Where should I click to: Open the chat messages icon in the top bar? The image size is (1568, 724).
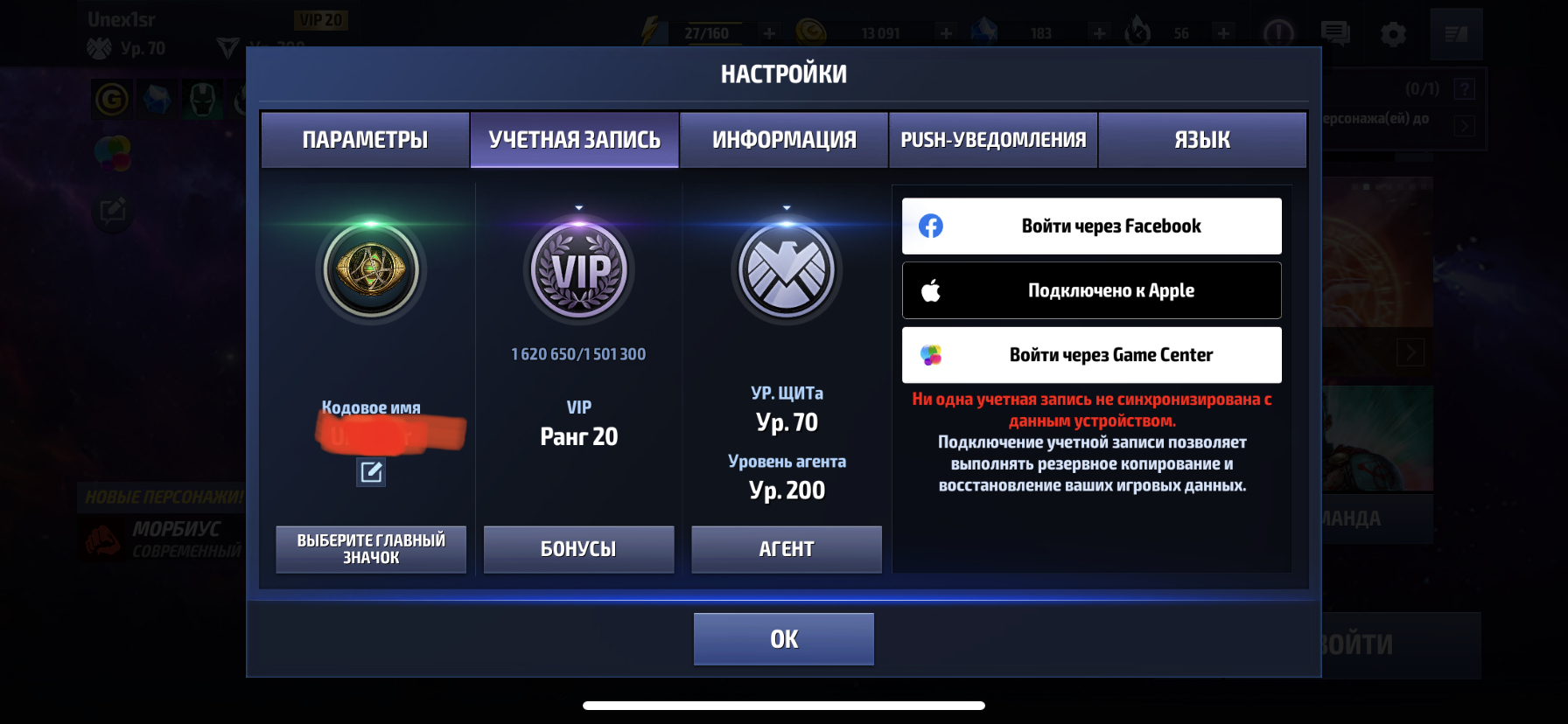coord(1336,33)
